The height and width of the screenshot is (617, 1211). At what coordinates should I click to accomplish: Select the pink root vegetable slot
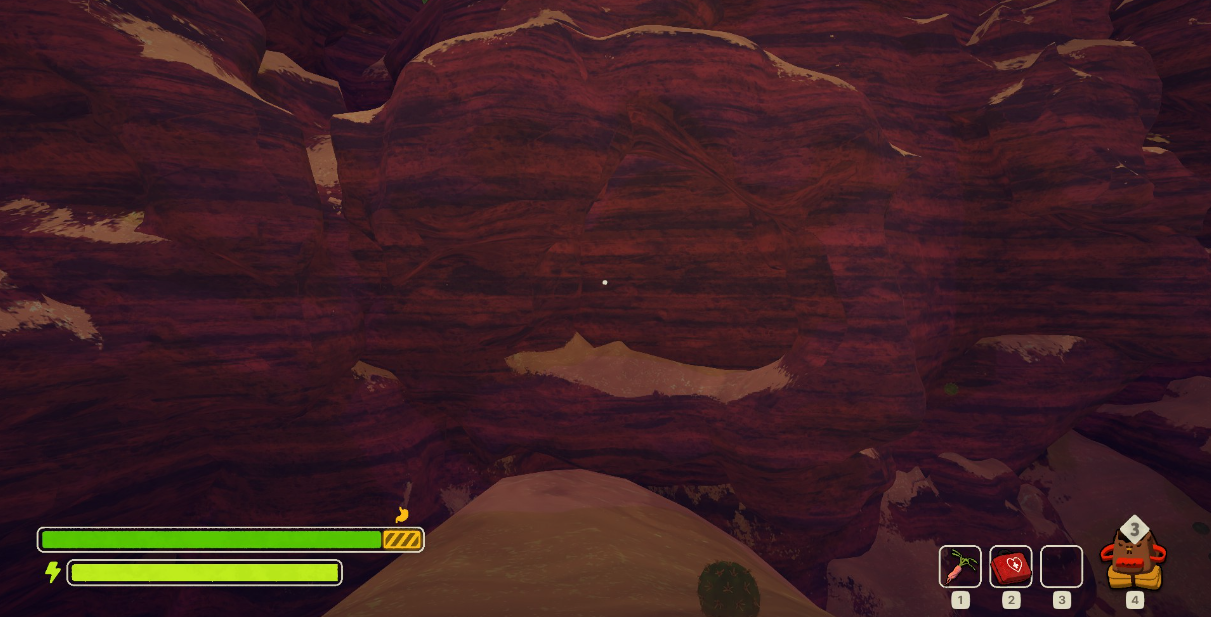point(960,567)
